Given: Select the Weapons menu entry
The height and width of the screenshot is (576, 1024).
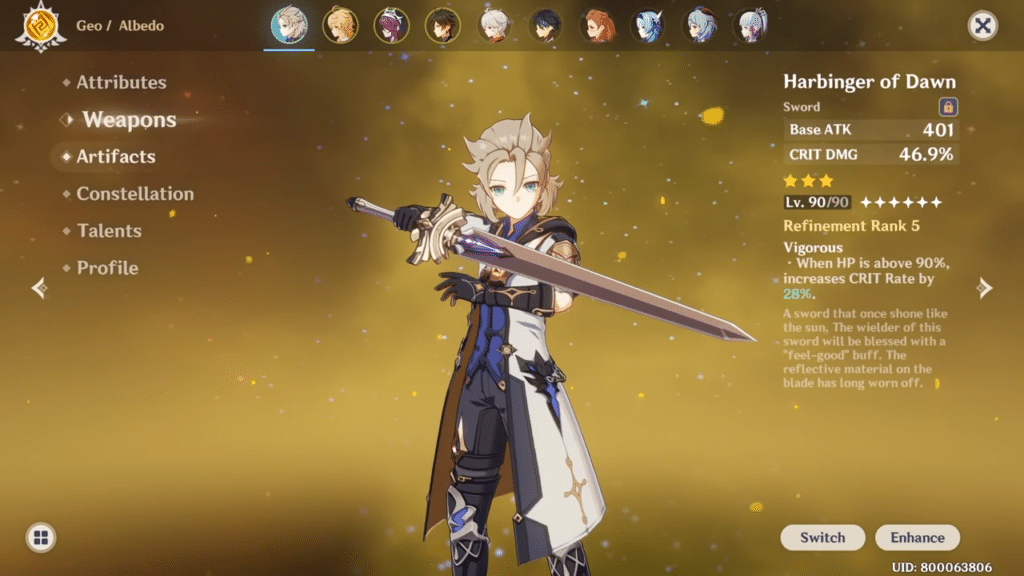Looking at the screenshot, I should (x=129, y=120).
